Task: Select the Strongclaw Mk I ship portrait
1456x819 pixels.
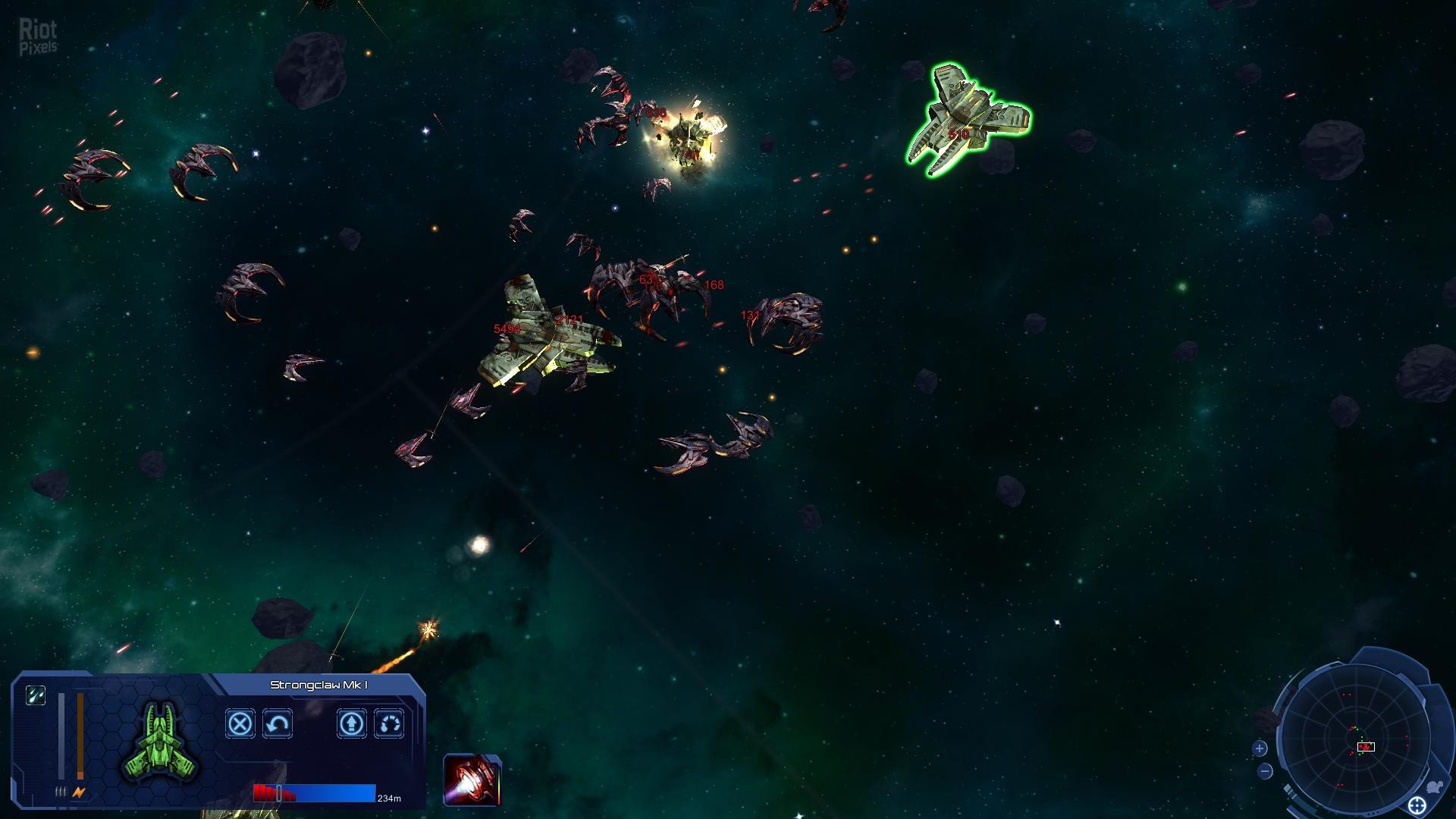Action: click(161, 742)
